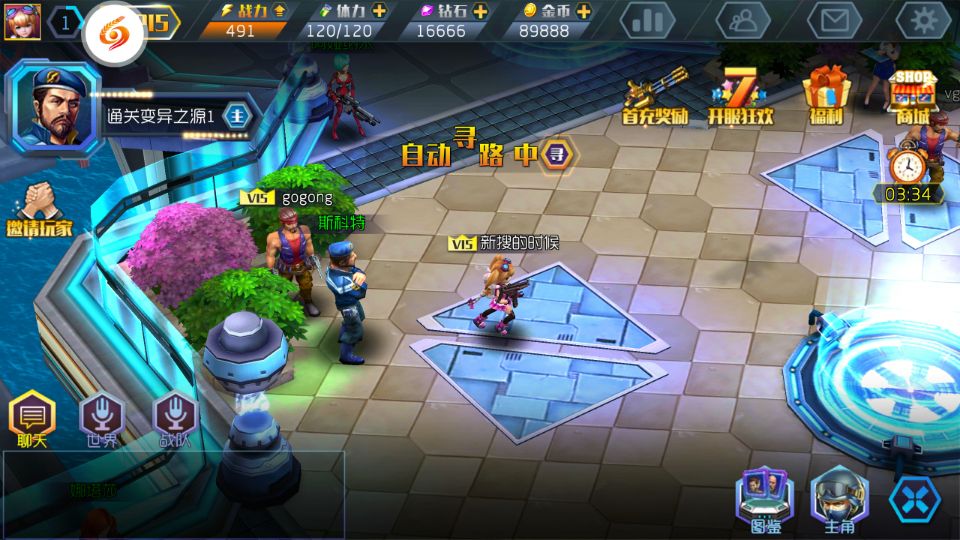Buy diamonds with the 钻石 plus button

coord(480,10)
